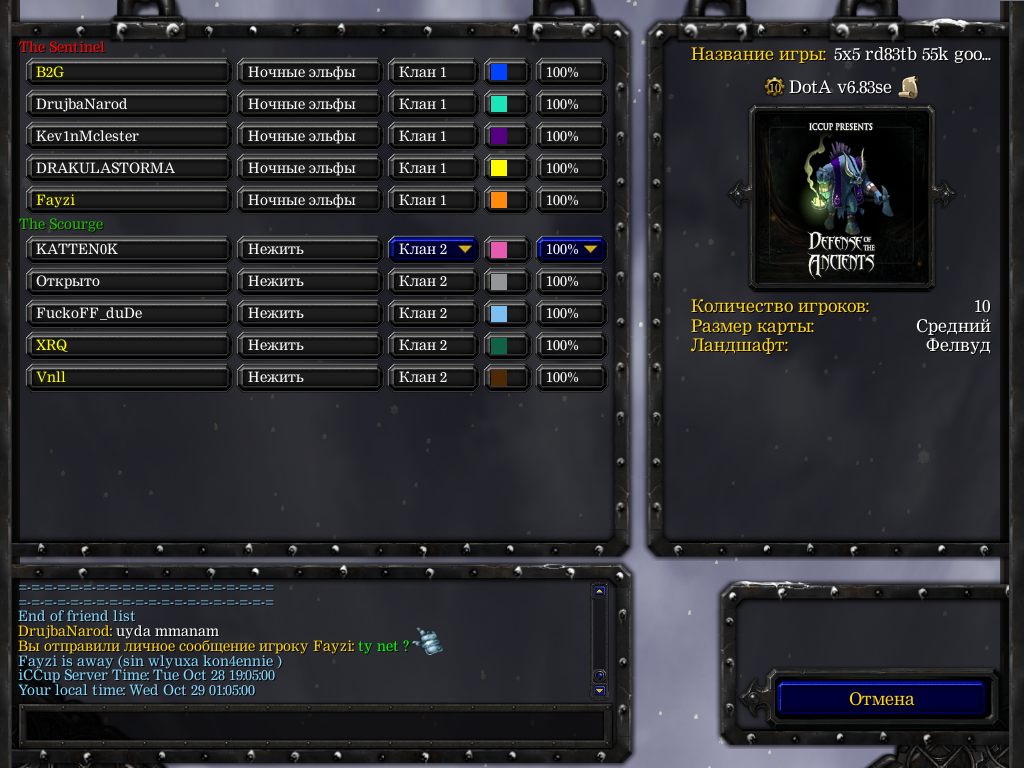Click the Fayzi player slot
The width and height of the screenshot is (1024, 768).
pyautogui.click(x=128, y=200)
